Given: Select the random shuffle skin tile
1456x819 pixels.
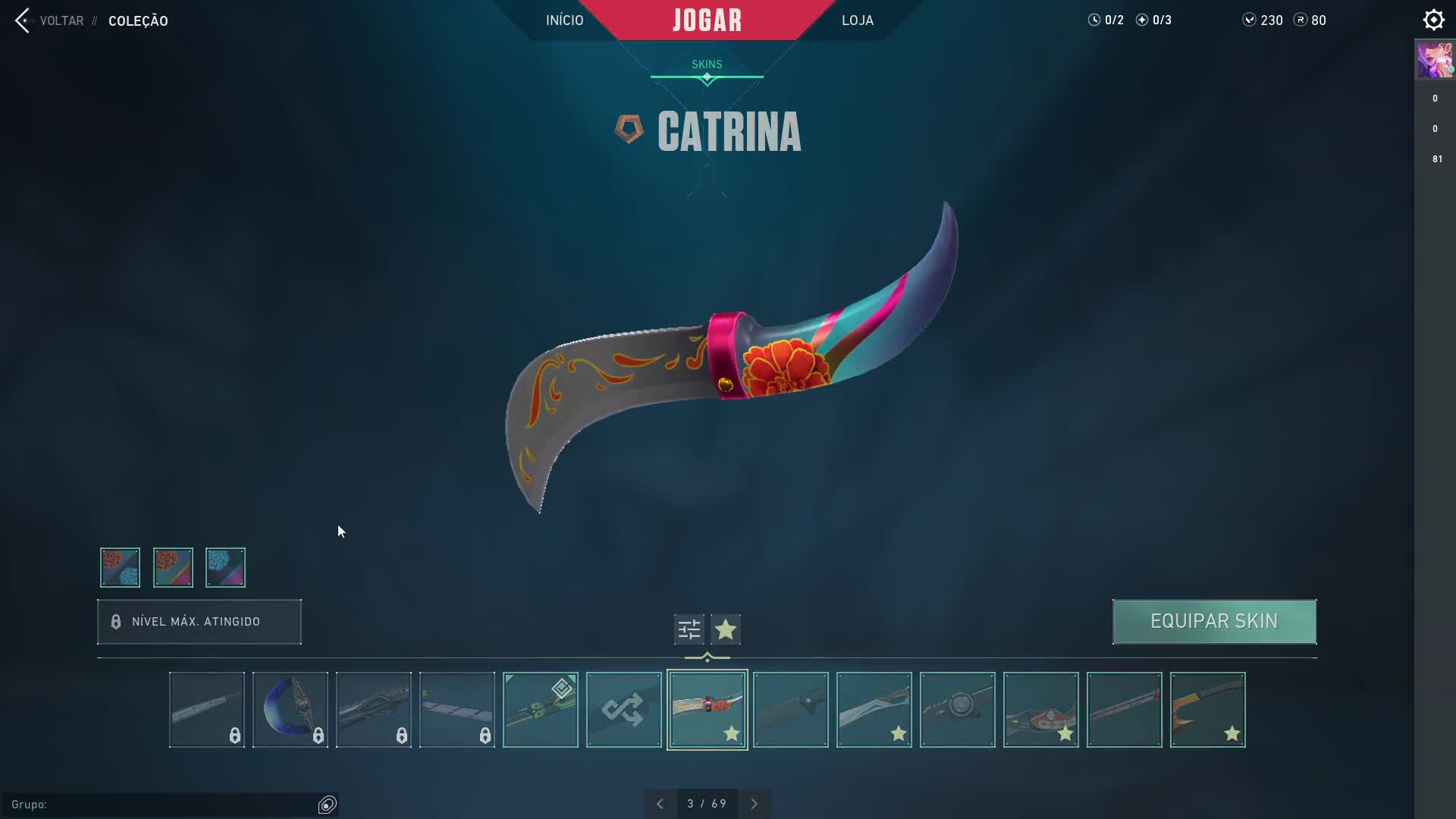Looking at the screenshot, I should pyautogui.click(x=623, y=710).
